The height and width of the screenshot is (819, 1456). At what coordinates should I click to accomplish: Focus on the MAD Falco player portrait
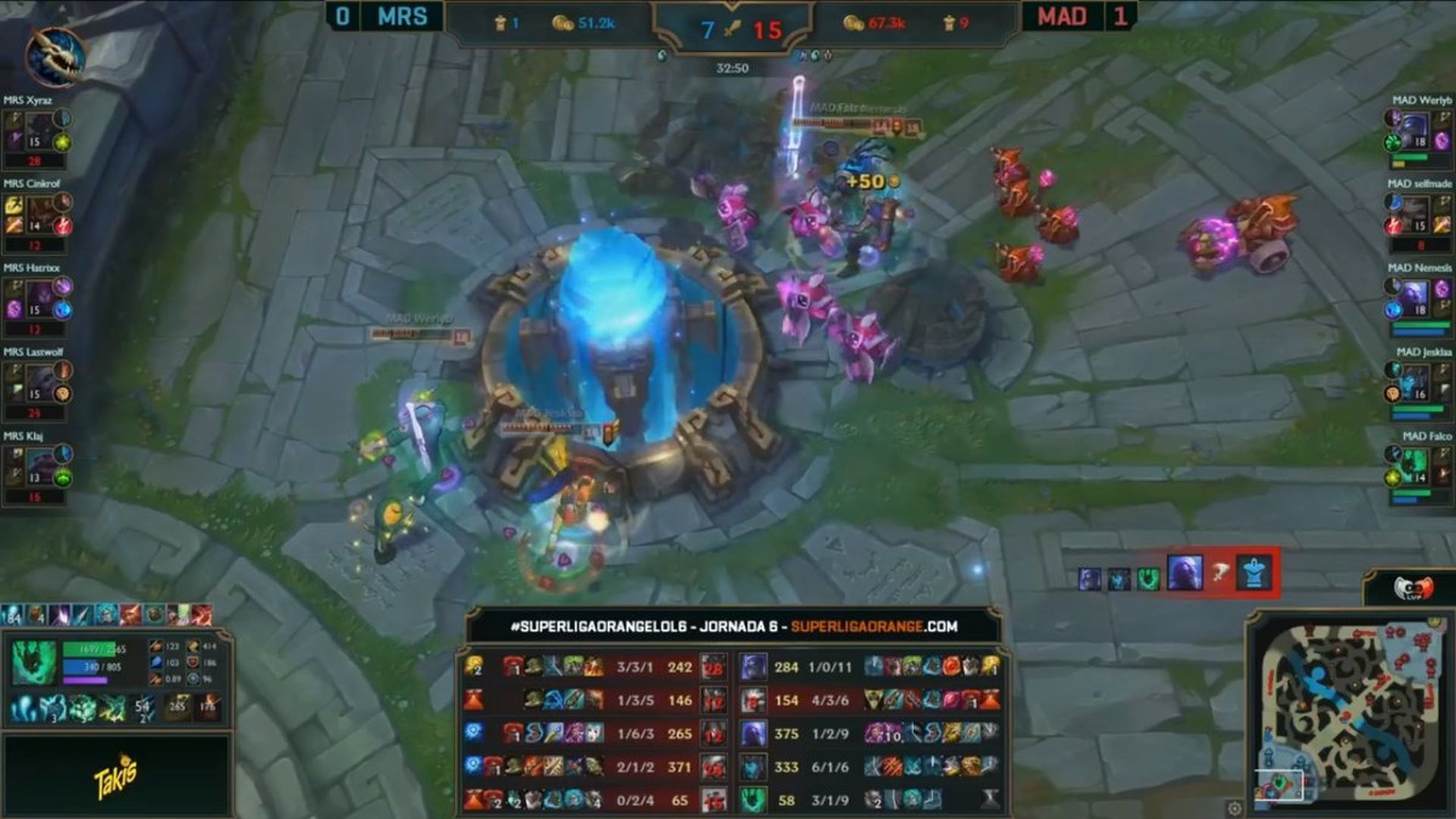click(x=1415, y=467)
